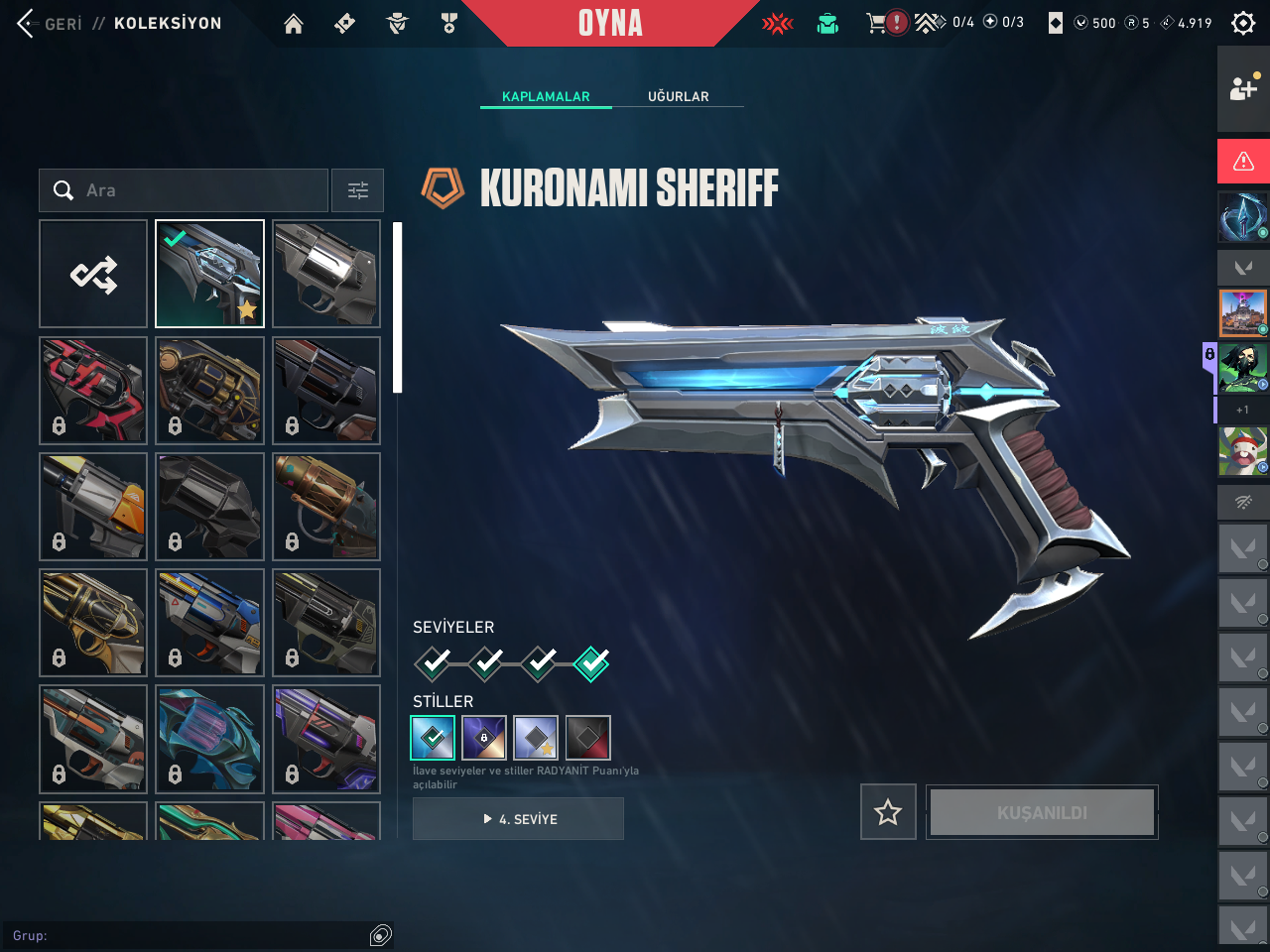
Task: Open settings gear icon
Action: [1243, 23]
